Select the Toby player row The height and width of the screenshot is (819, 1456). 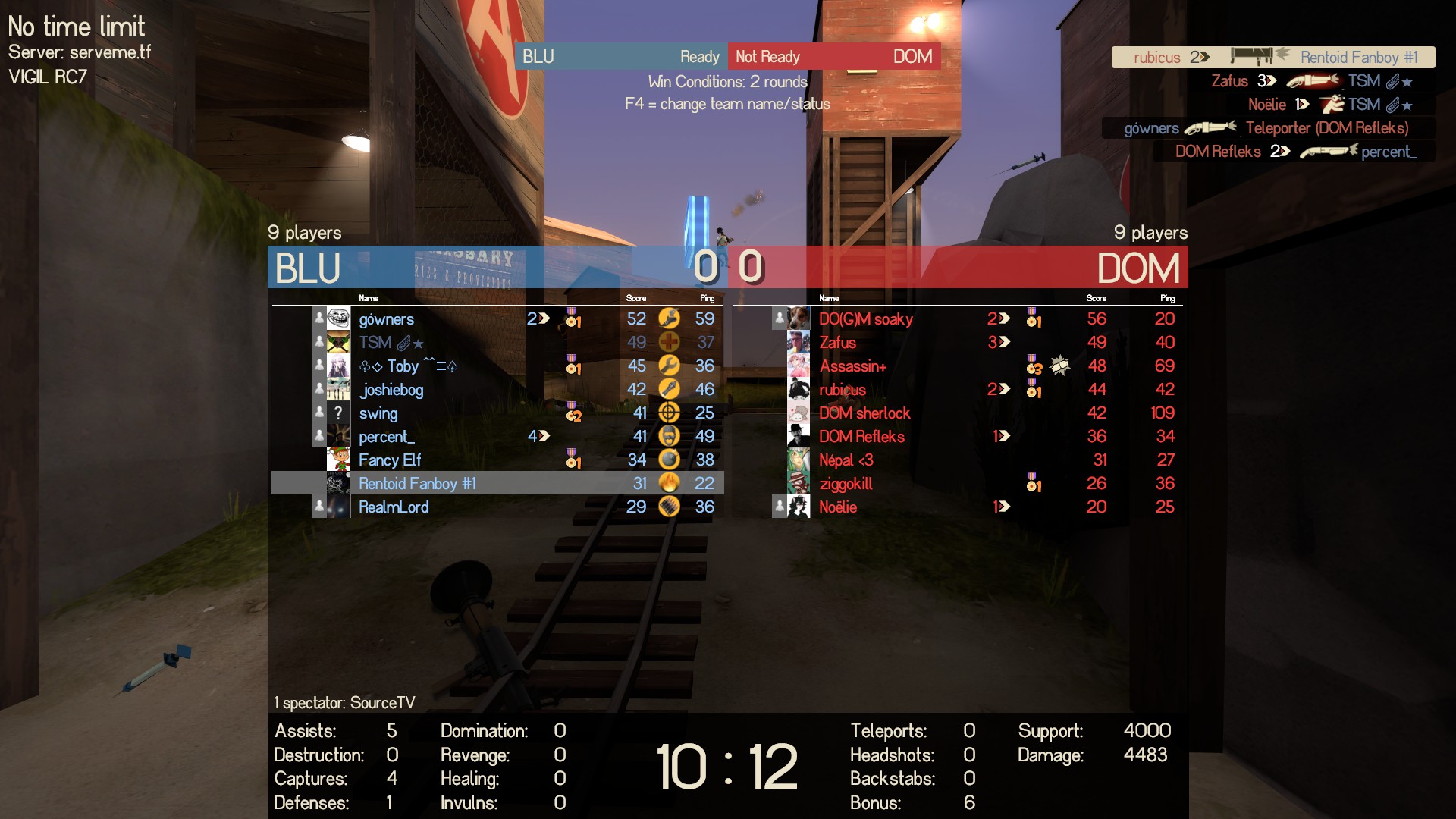pos(408,366)
